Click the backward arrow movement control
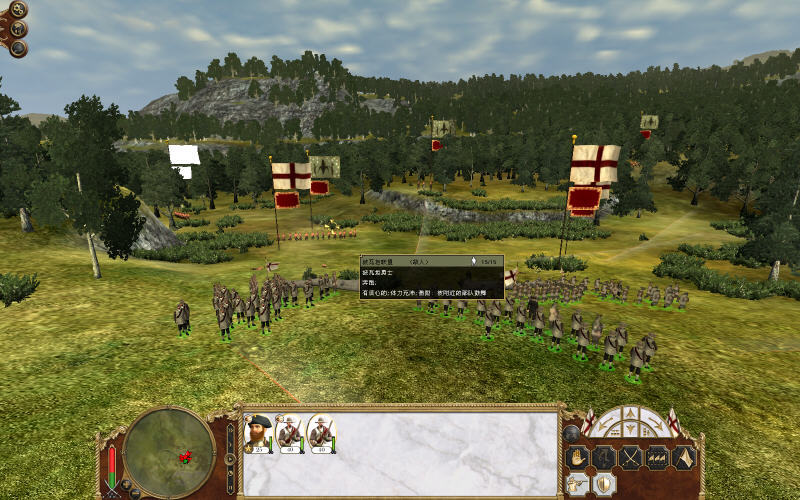Viewport: 800px width, 500px height. coord(630,430)
